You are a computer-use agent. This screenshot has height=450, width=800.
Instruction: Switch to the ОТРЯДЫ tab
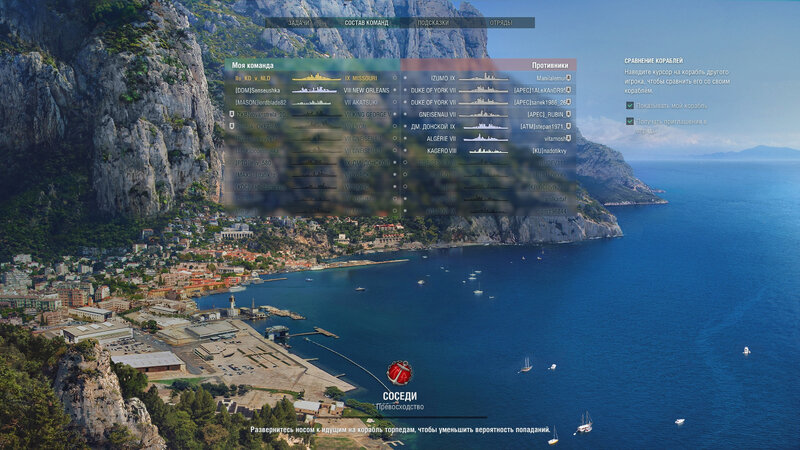pyautogui.click(x=501, y=22)
